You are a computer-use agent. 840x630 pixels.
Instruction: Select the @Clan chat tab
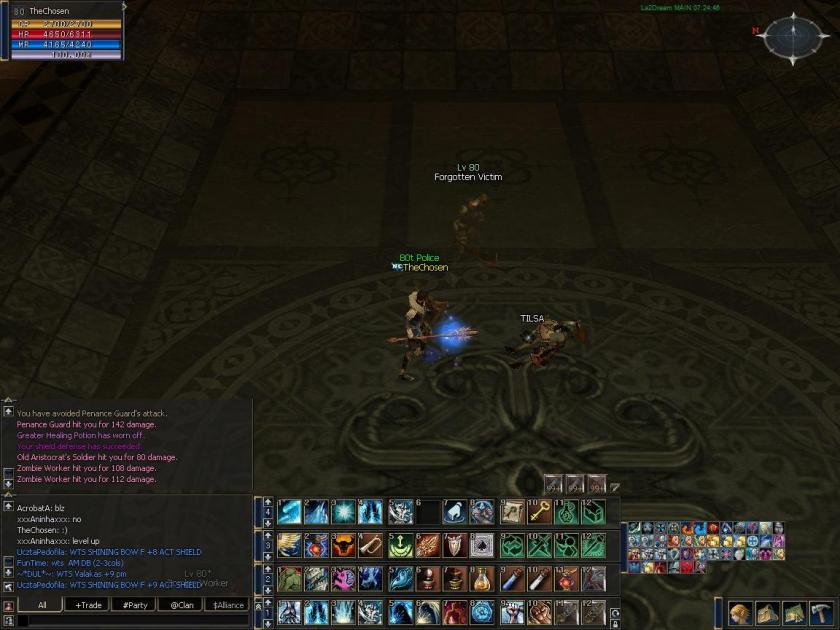pos(181,605)
